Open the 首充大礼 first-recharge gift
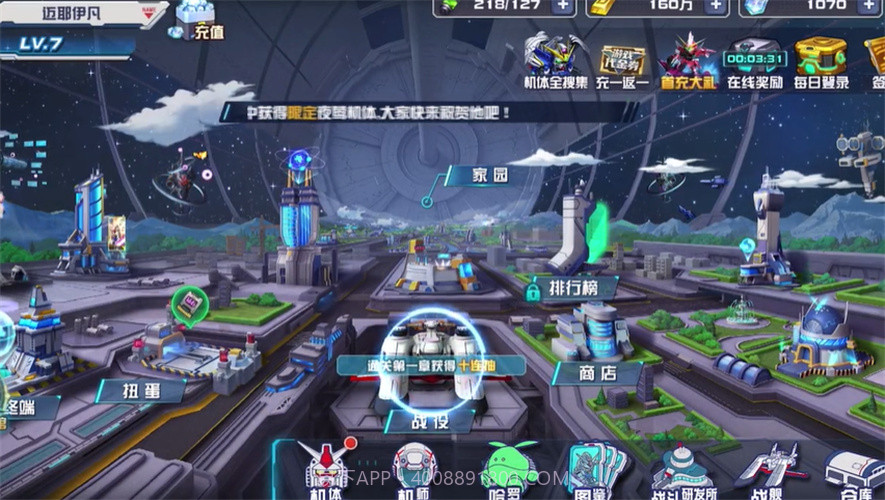This screenshot has height=500, width=885. coord(687,60)
